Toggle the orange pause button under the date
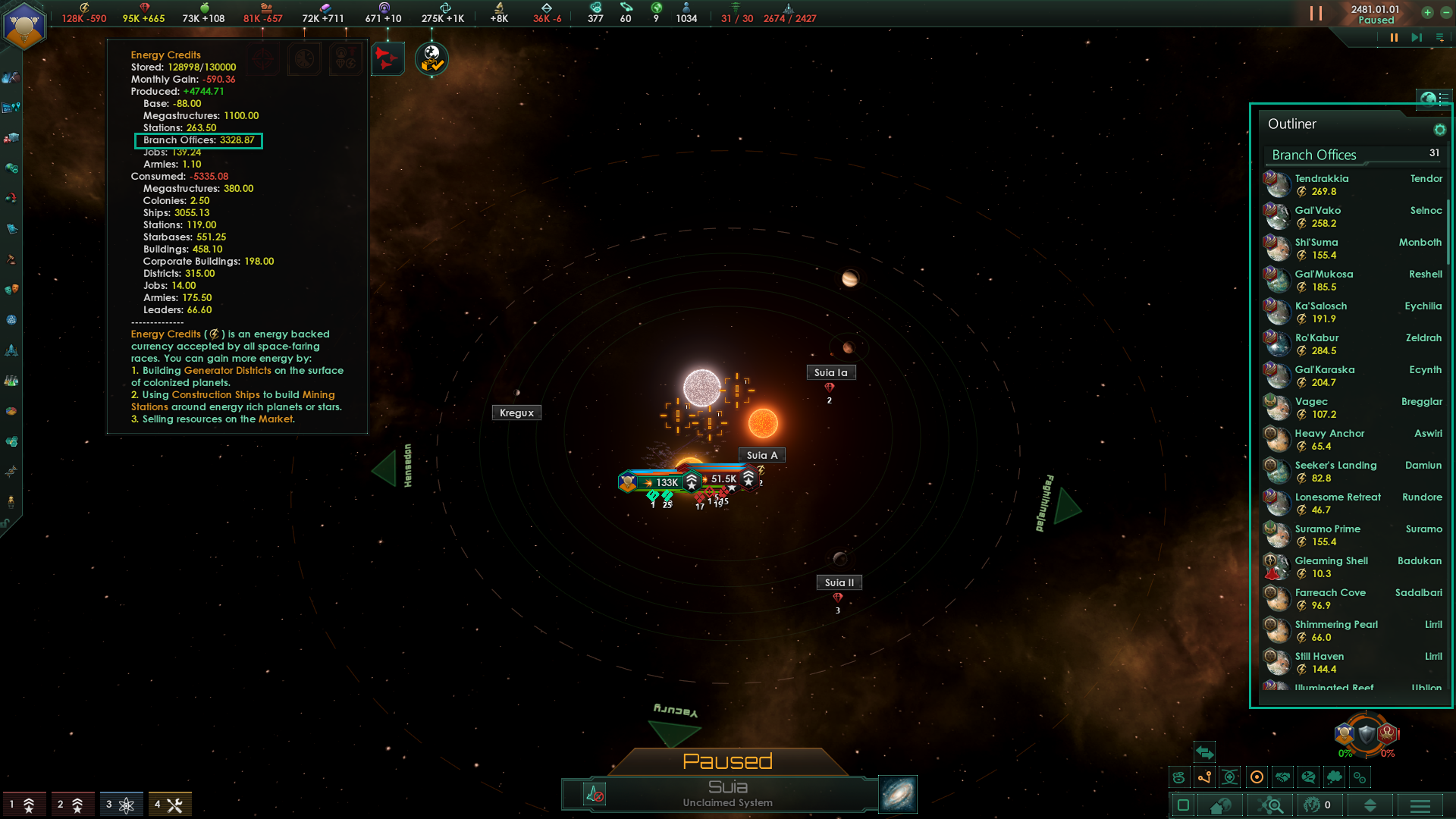1456x819 pixels. pos(1394,38)
